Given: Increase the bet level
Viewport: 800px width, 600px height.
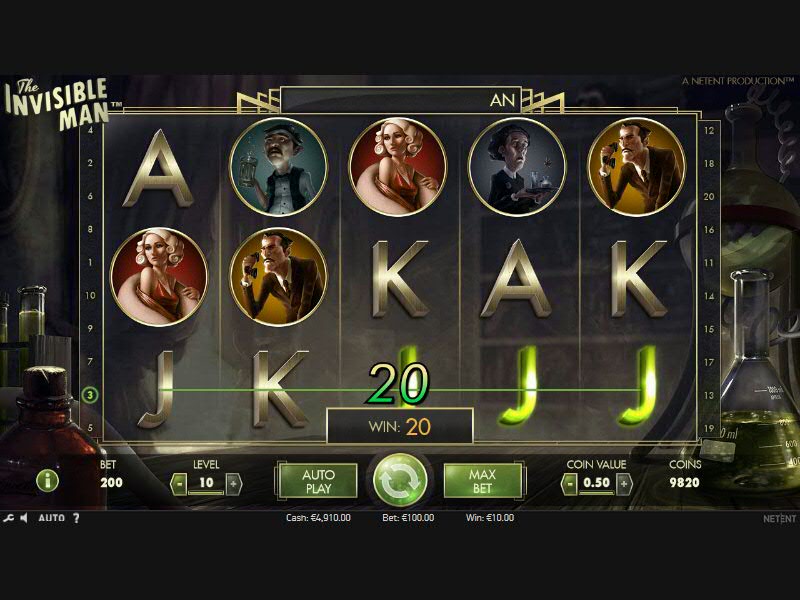Looking at the screenshot, I should coord(233,484).
